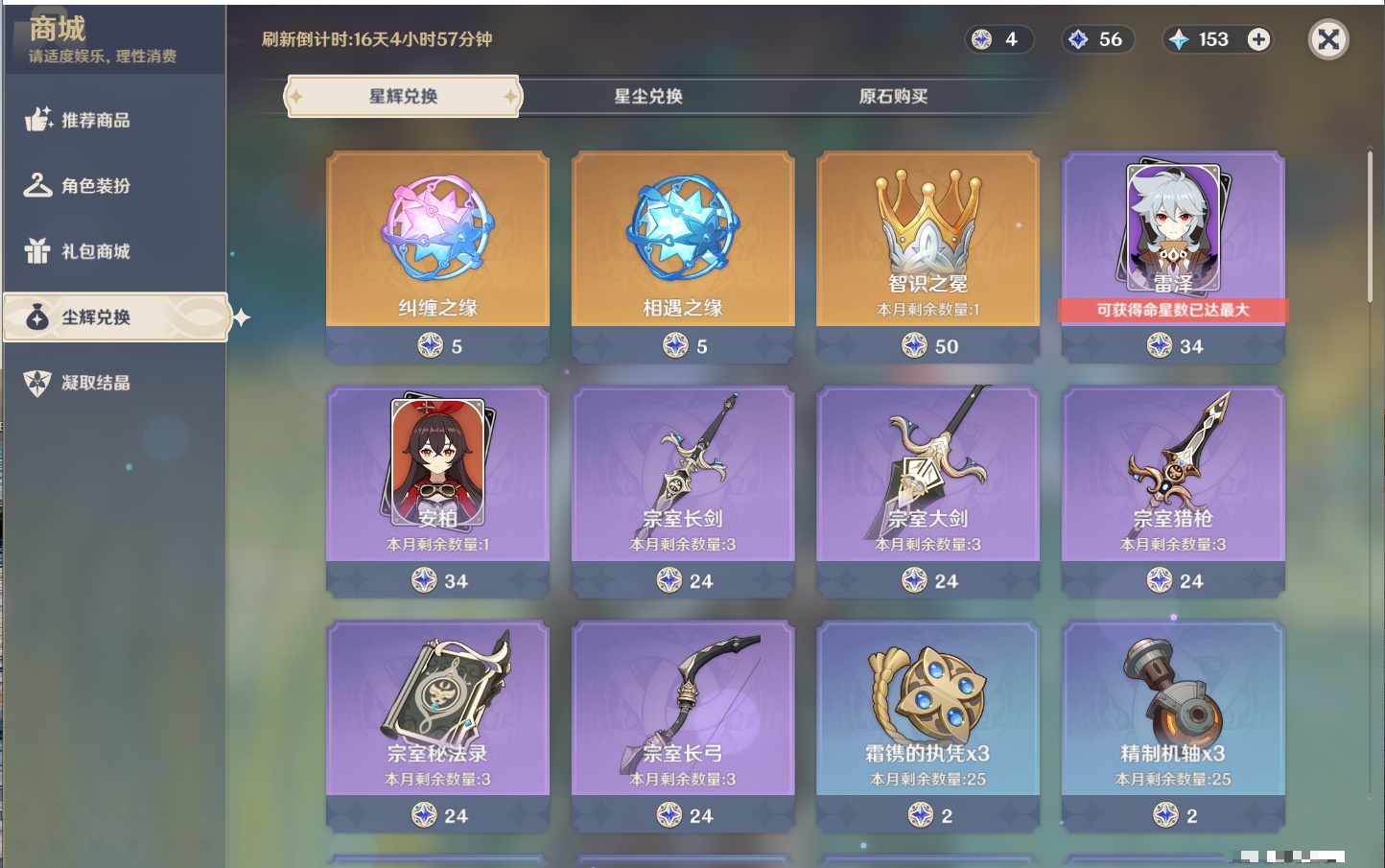Open 凝取结晶 via the crystal shield icon
Screen dimensions: 1385x868
(x=35, y=382)
